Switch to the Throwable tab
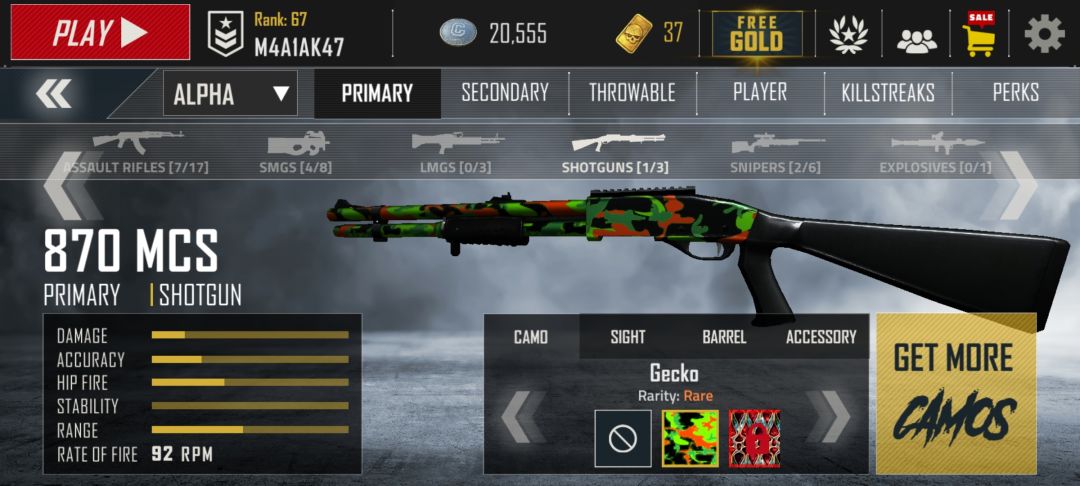1080x486 pixels. [632, 93]
